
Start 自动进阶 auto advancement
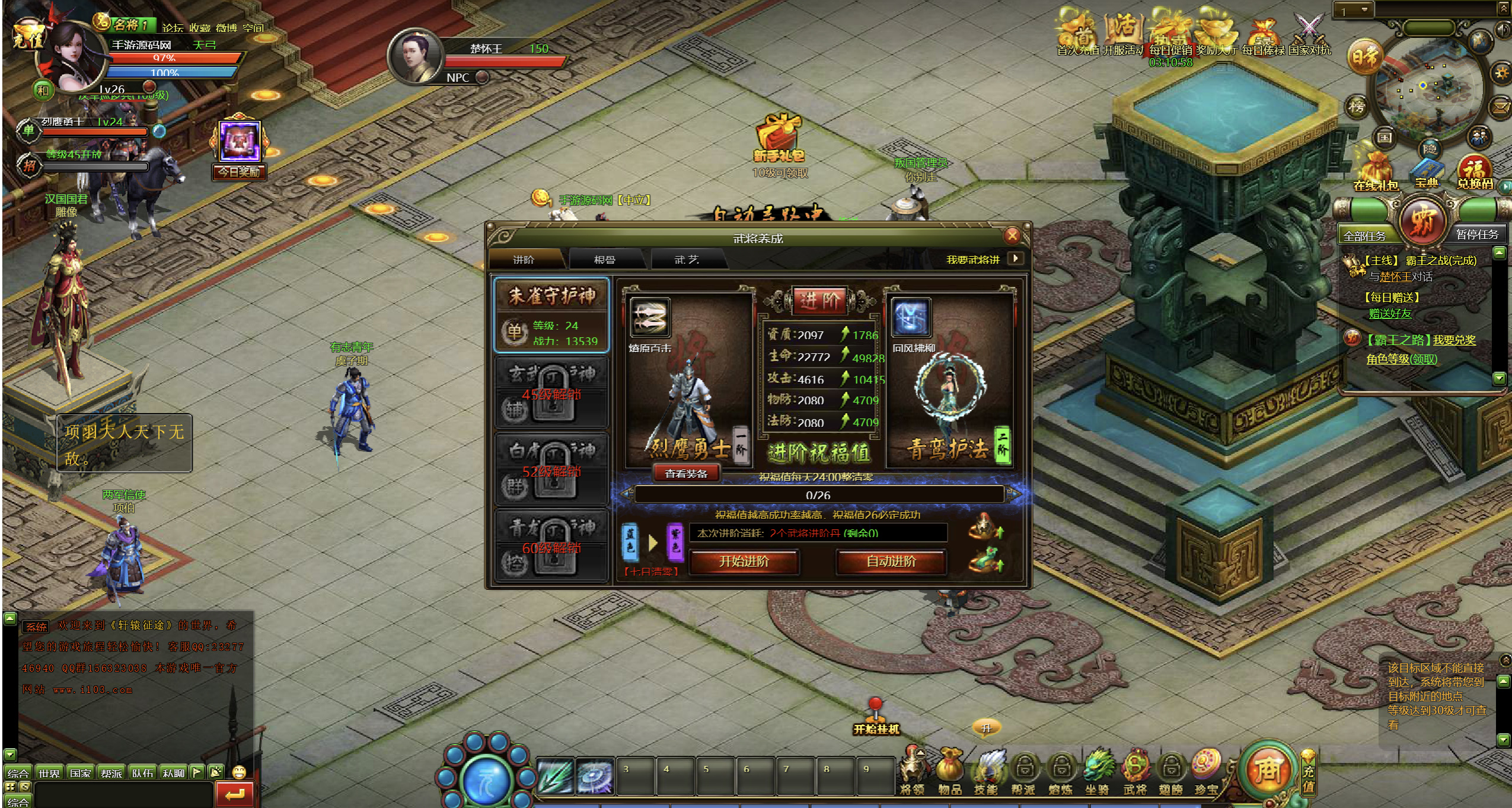click(891, 561)
